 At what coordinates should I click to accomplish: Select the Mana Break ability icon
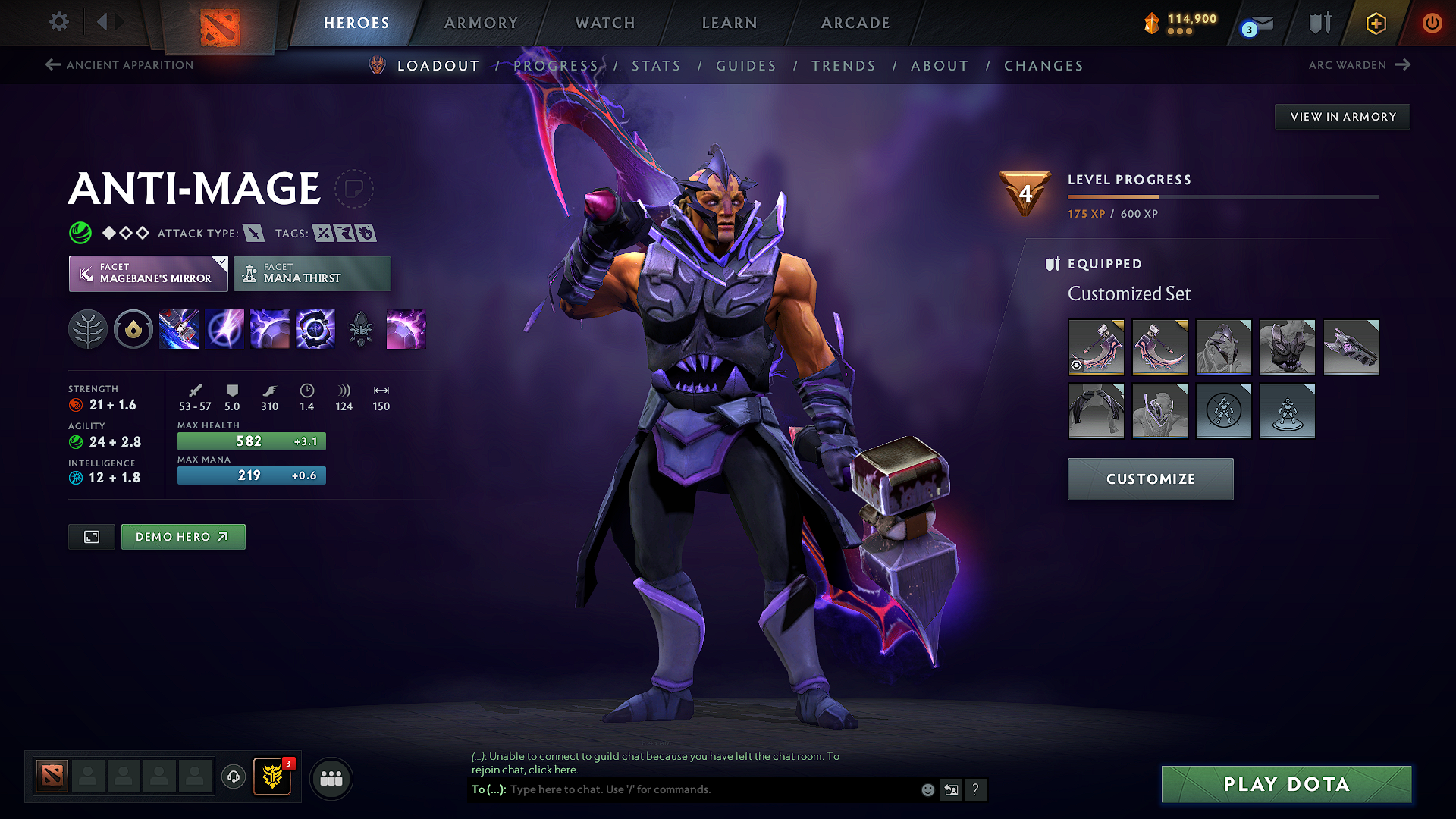click(x=179, y=328)
